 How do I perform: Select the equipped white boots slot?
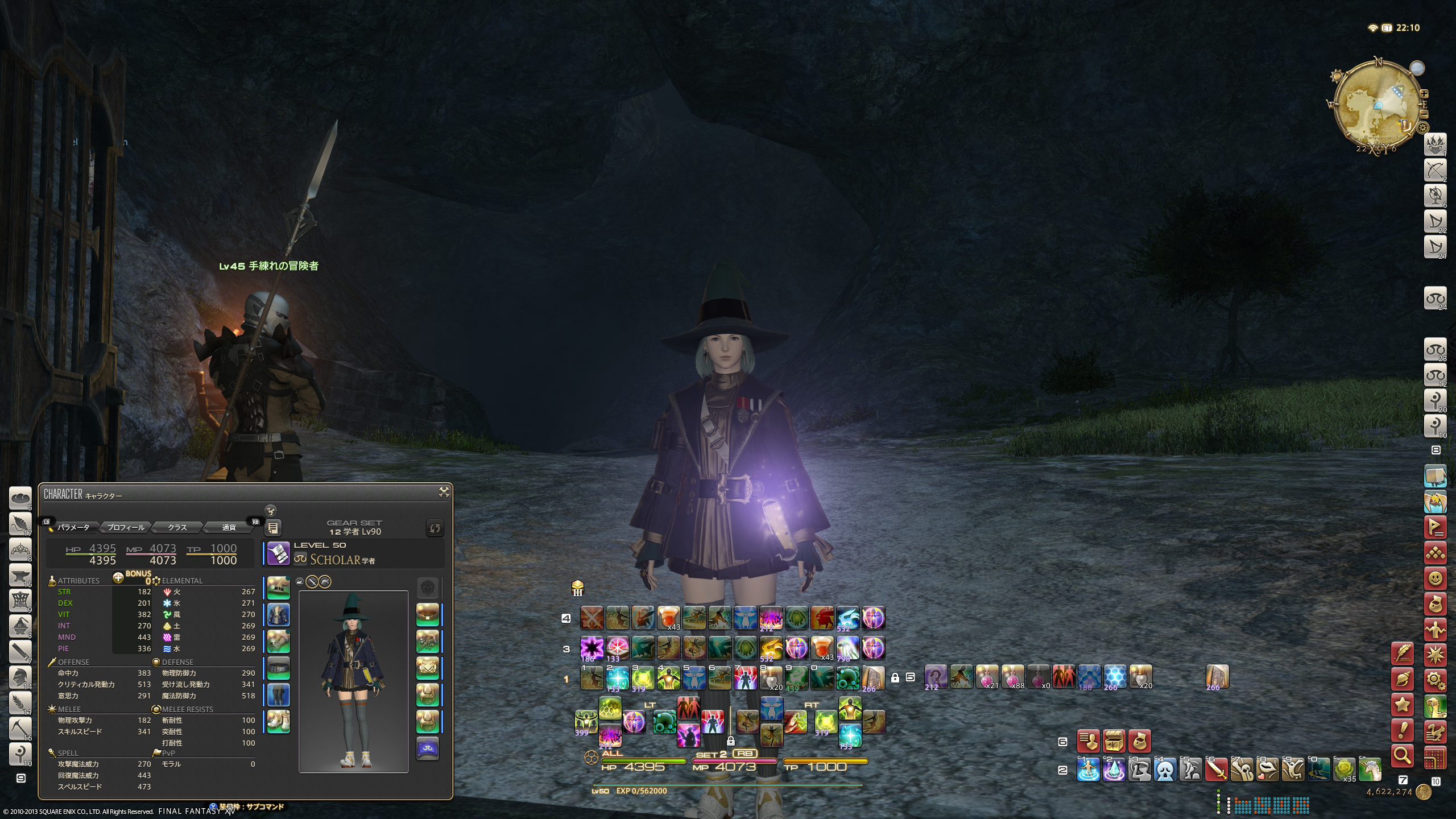(x=279, y=722)
